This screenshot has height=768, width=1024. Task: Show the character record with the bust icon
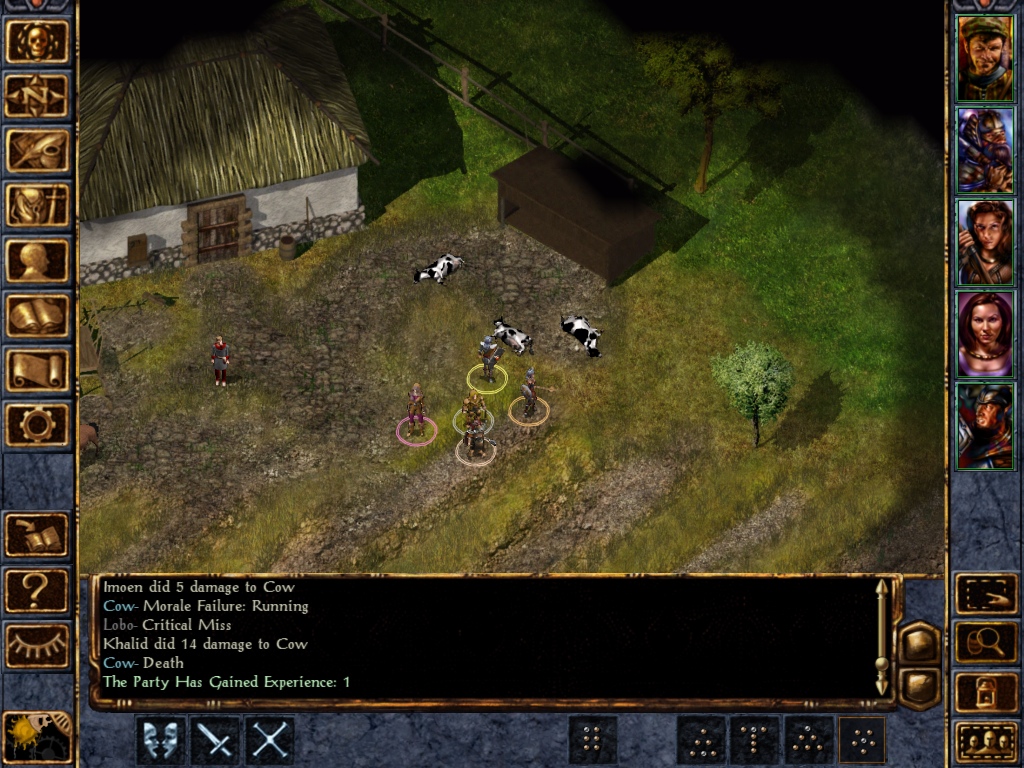[38, 261]
